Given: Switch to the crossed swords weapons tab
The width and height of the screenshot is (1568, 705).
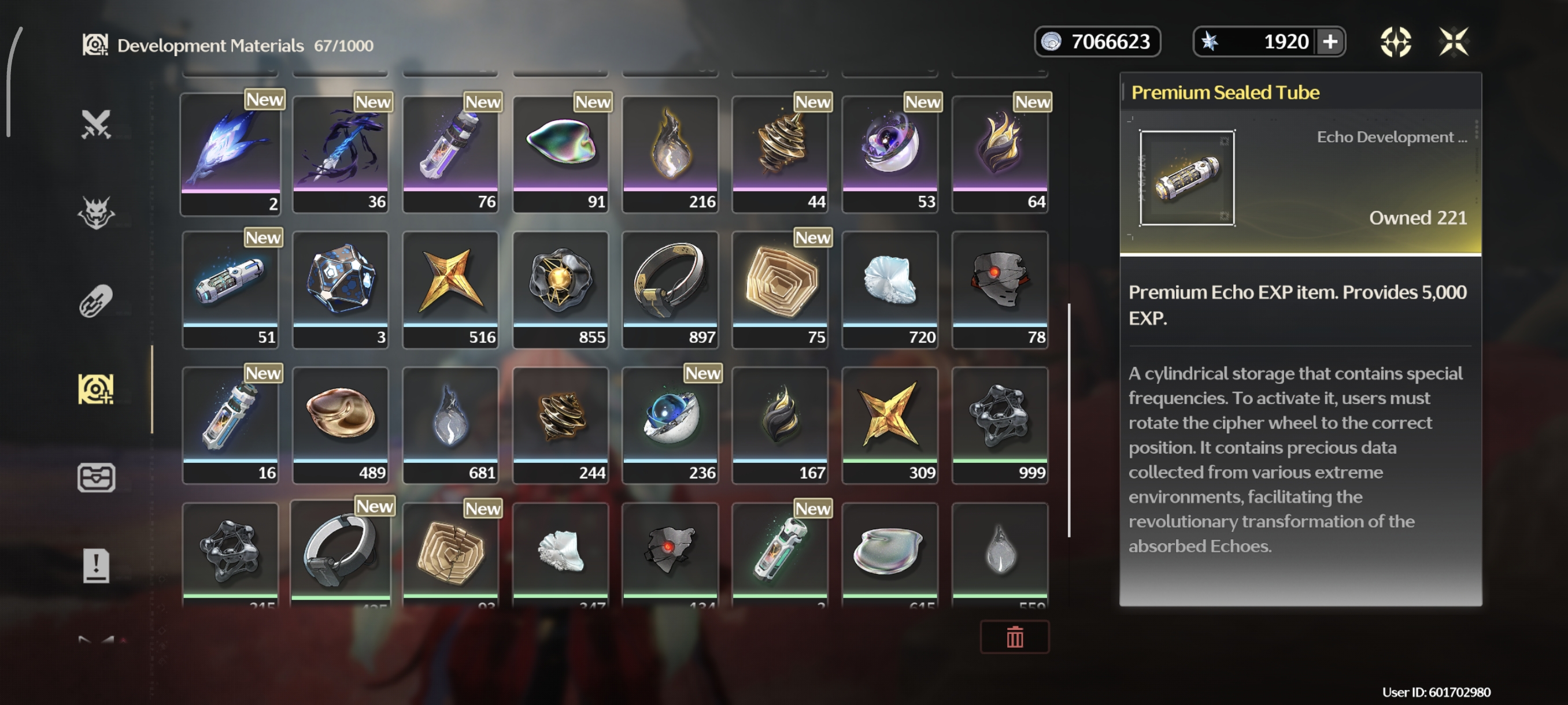Looking at the screenshot, I should (x=96, y=124).
